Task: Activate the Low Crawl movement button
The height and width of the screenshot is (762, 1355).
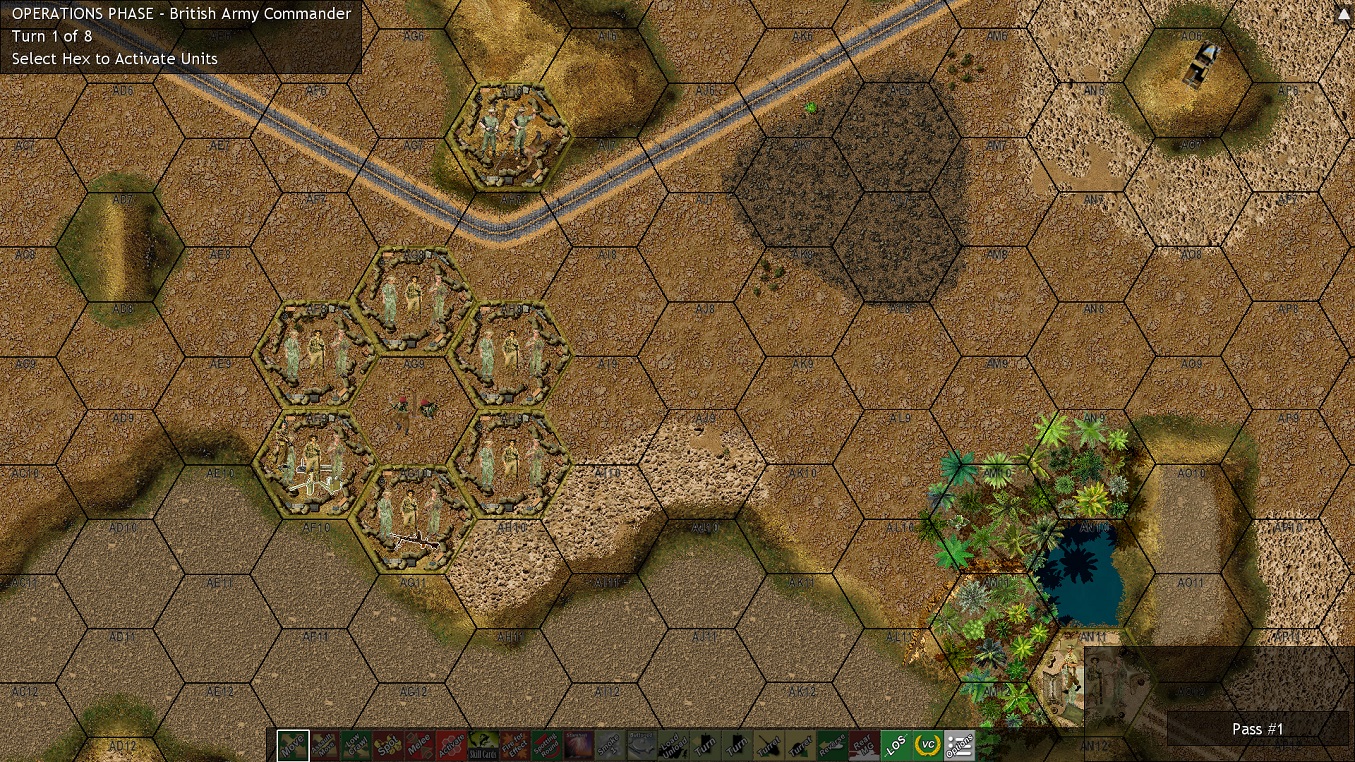Action: (355, 745)
